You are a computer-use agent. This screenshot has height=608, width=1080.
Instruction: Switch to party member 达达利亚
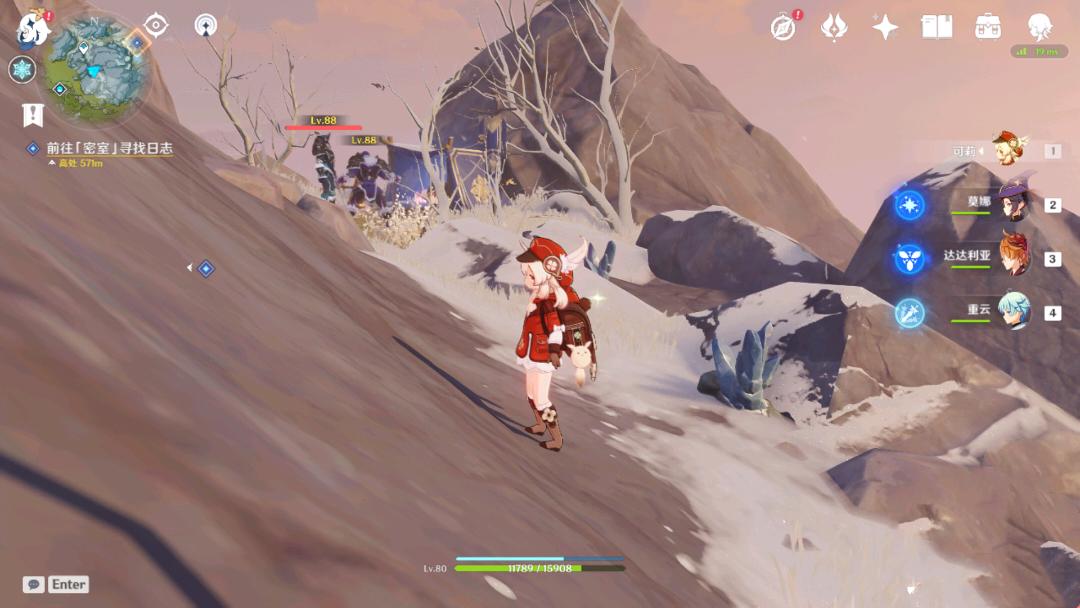[x=1012, y=258]
